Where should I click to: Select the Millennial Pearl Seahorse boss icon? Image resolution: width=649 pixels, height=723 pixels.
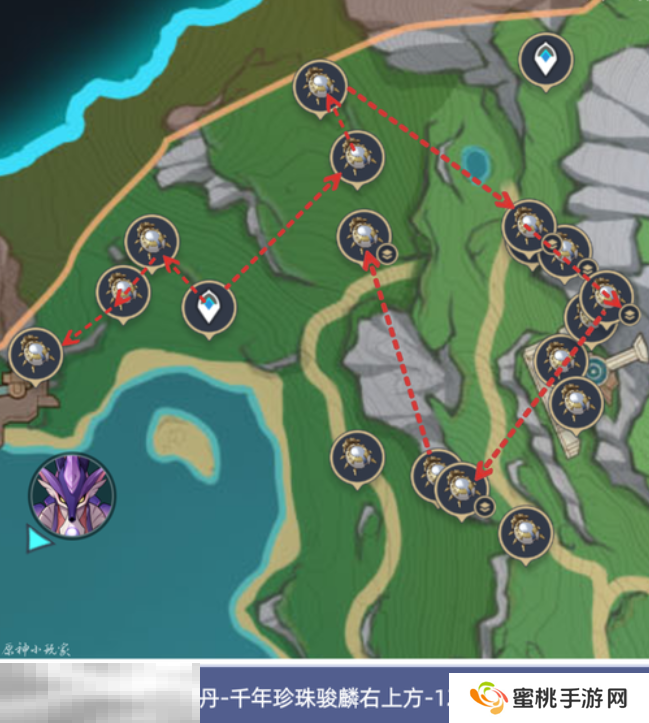pos(72,494)
